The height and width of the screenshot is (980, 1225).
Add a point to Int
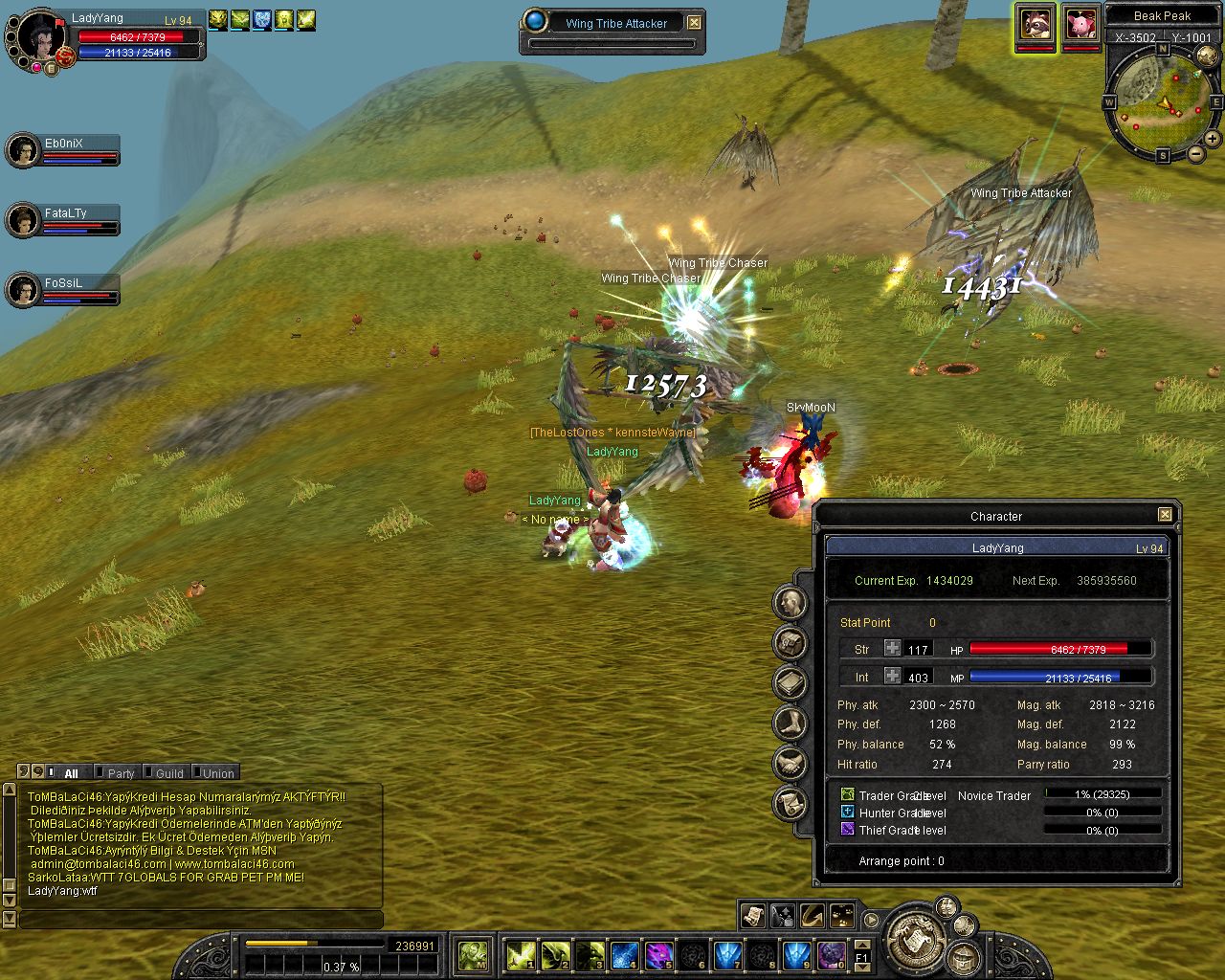[x=892, y=677]
